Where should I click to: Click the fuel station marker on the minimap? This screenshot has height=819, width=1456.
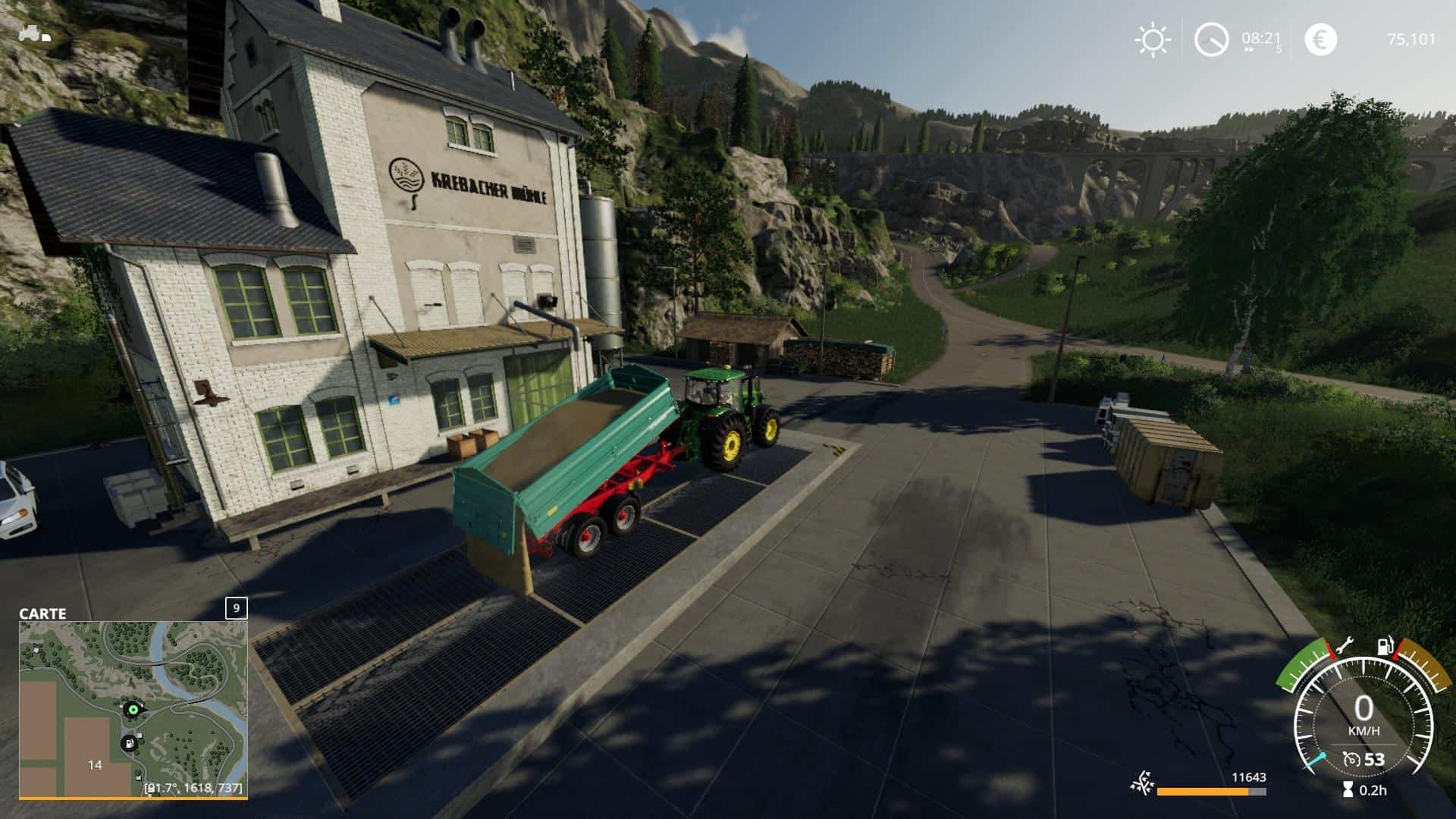(x=130, y=743)
